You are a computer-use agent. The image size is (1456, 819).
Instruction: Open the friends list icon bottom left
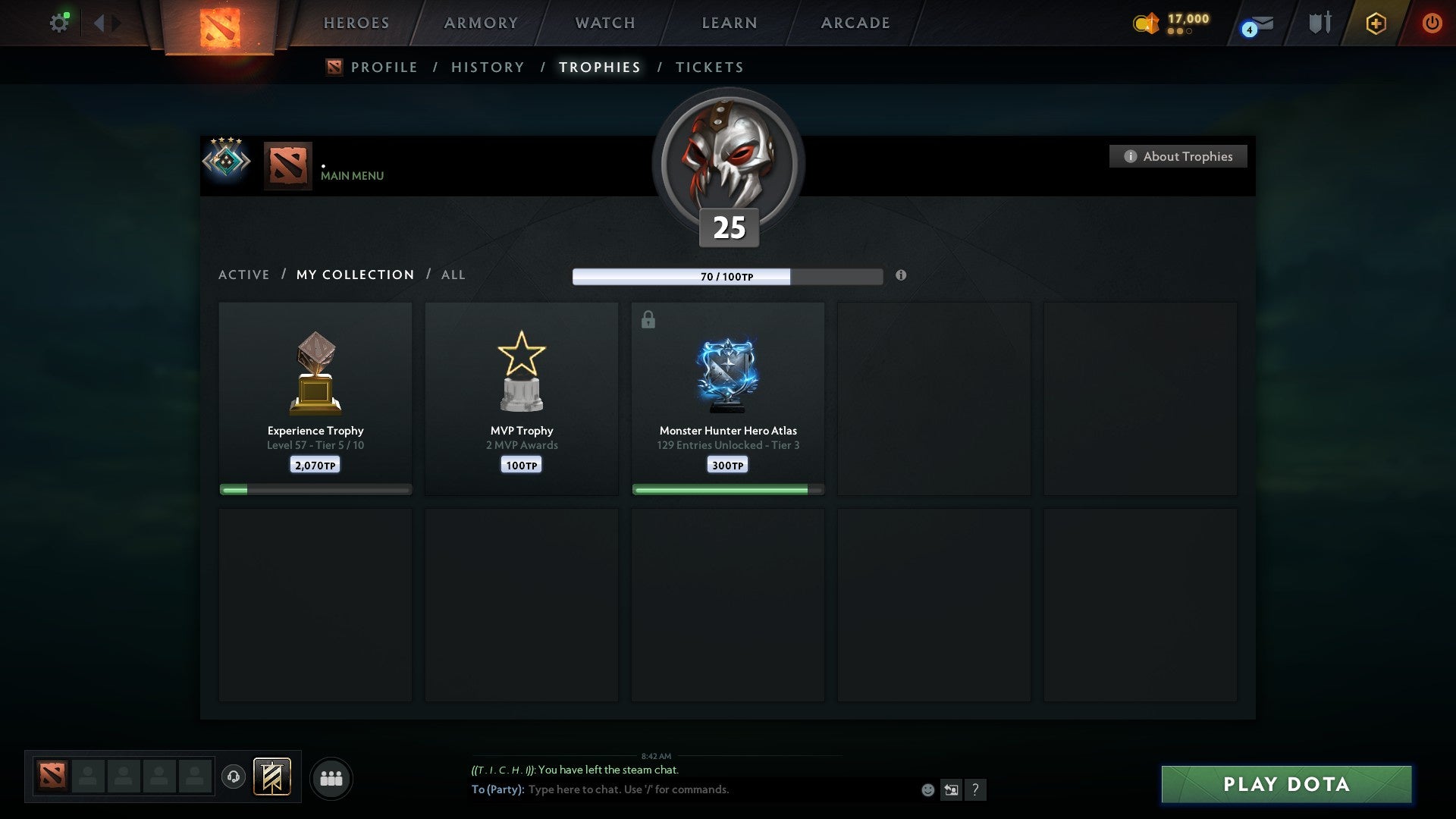point(331,777)
